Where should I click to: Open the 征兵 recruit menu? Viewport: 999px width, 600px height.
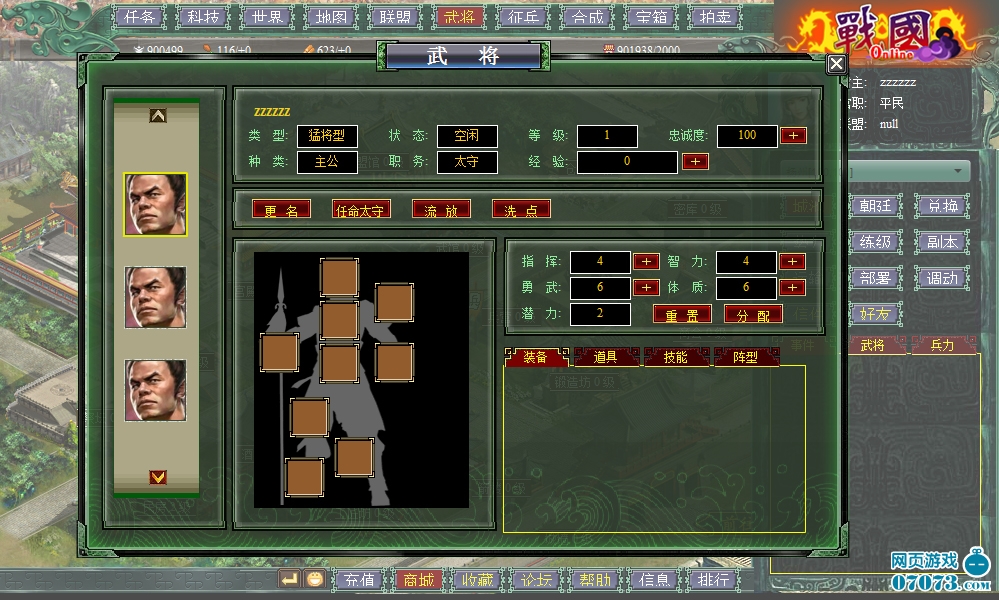coord(523,17)
